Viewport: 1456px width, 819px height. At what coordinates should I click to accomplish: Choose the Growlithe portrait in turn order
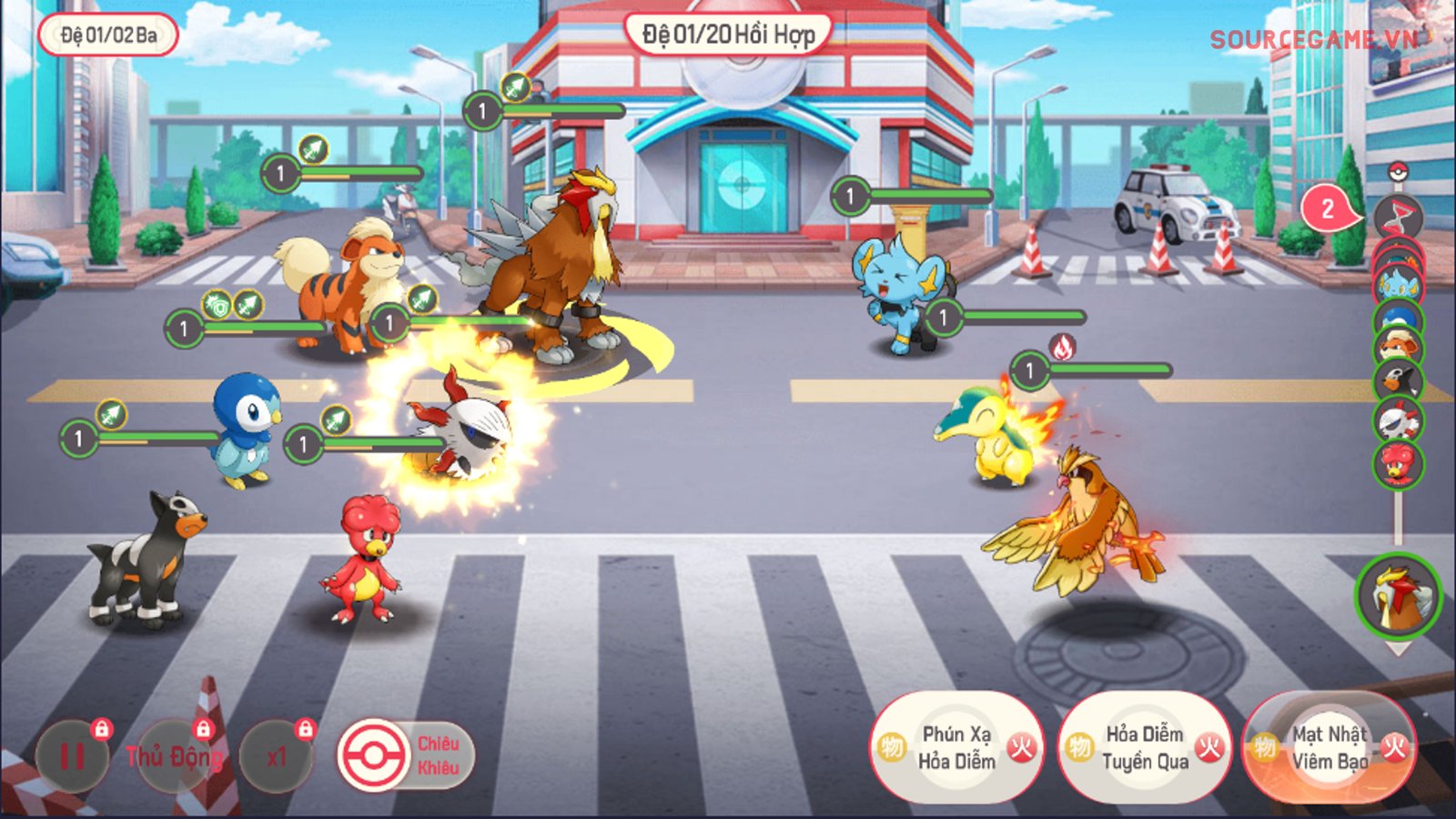1398,347
